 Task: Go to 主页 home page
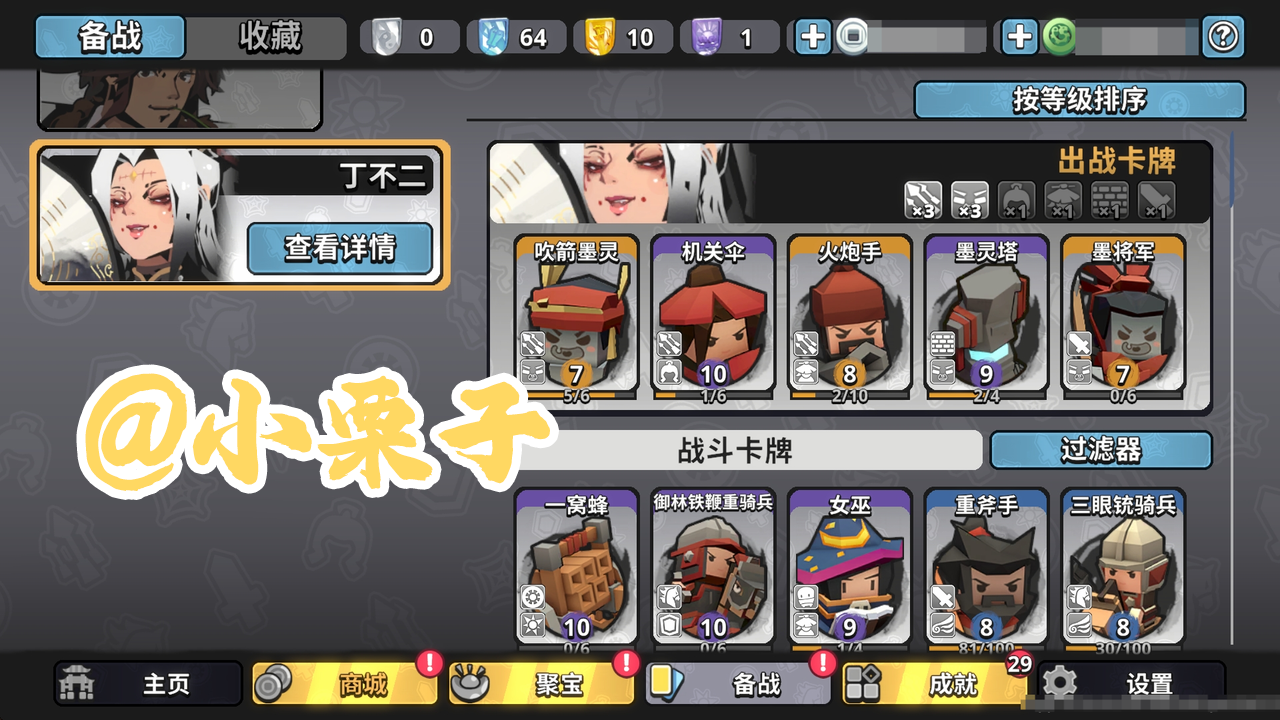pyautogui.click(x=148, y=685)
